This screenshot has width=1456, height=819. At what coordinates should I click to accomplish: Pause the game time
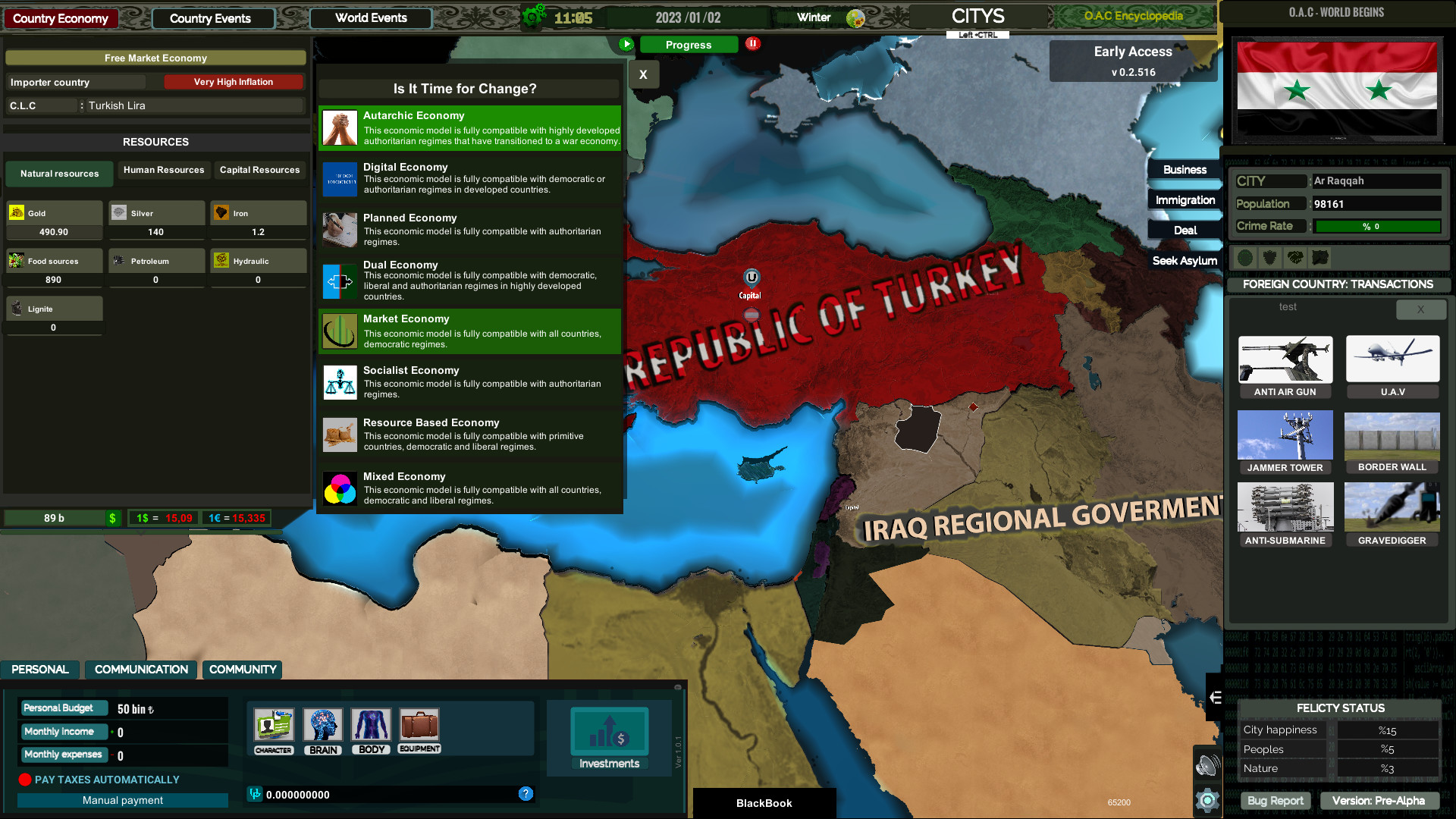752,44
